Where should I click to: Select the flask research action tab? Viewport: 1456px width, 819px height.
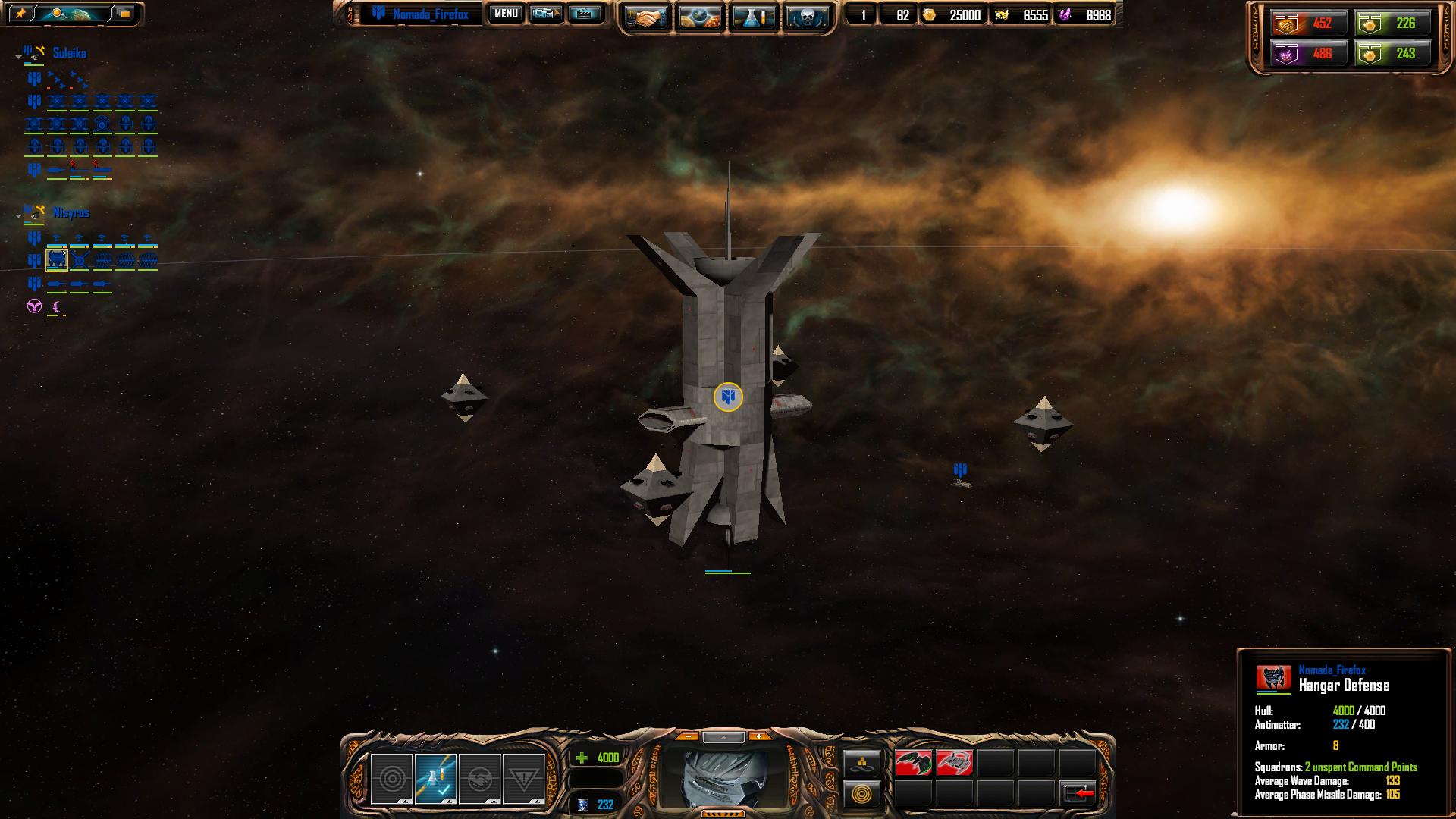(x=435, y=779)
